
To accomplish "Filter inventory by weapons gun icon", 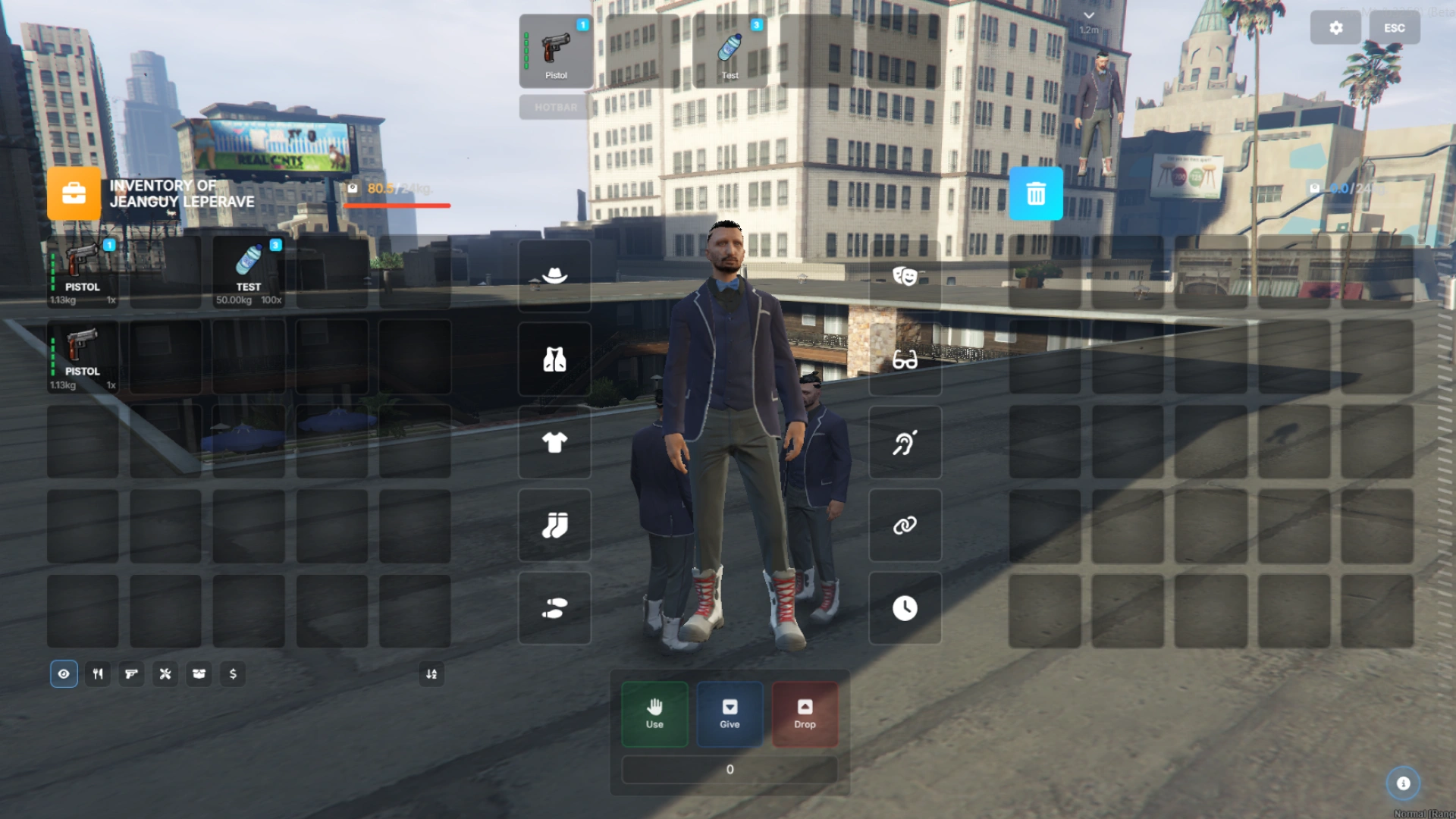I will click(x=131, y=673).
